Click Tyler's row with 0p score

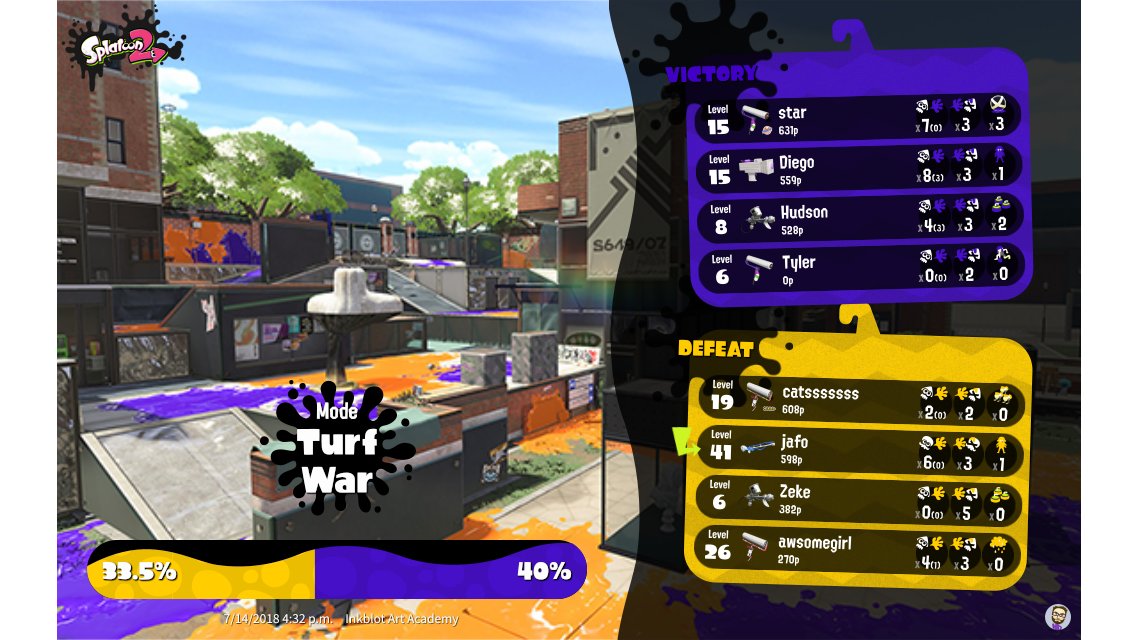860,269
